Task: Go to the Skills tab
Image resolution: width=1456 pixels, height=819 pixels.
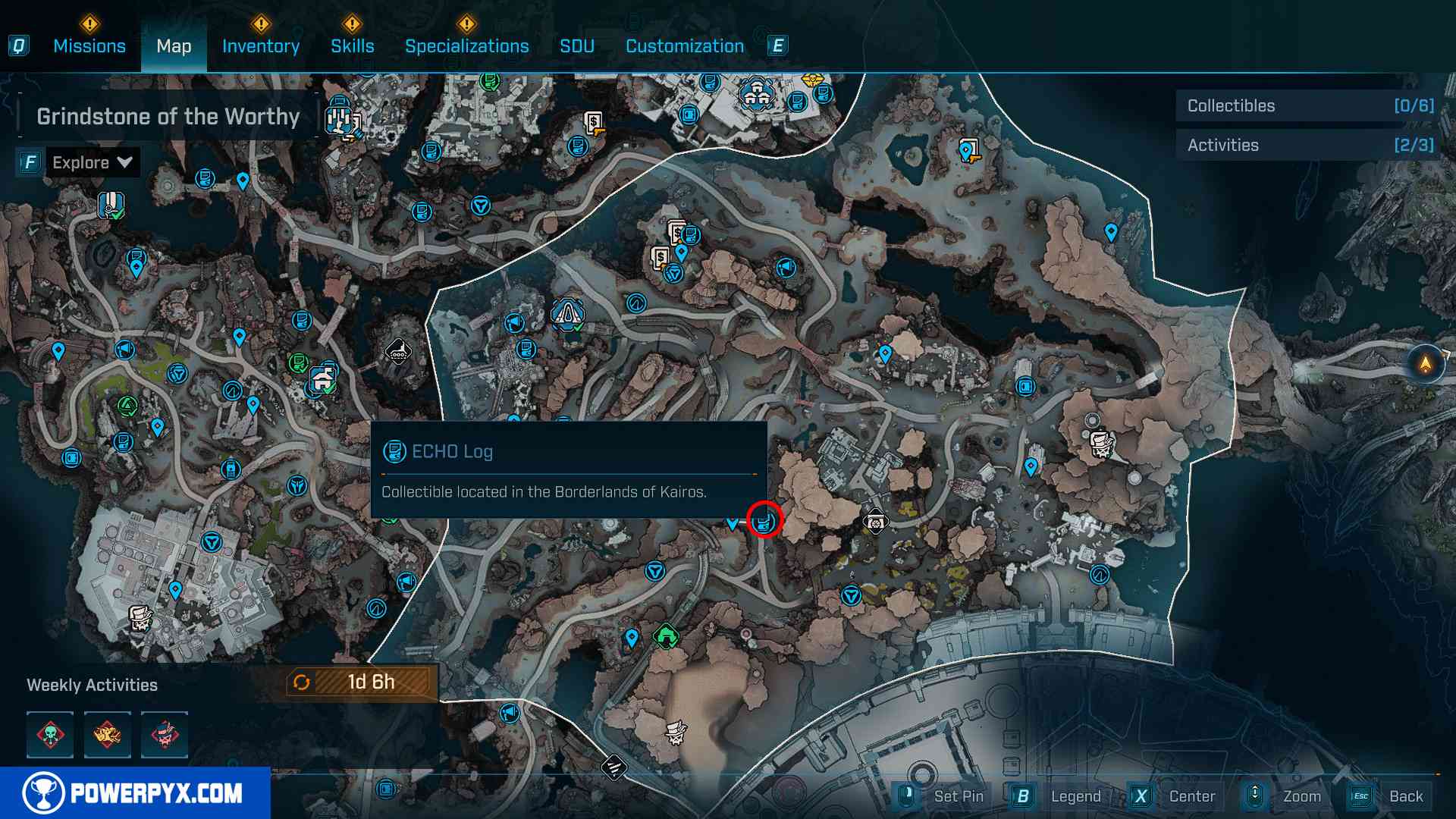Action: coord(353,46)
